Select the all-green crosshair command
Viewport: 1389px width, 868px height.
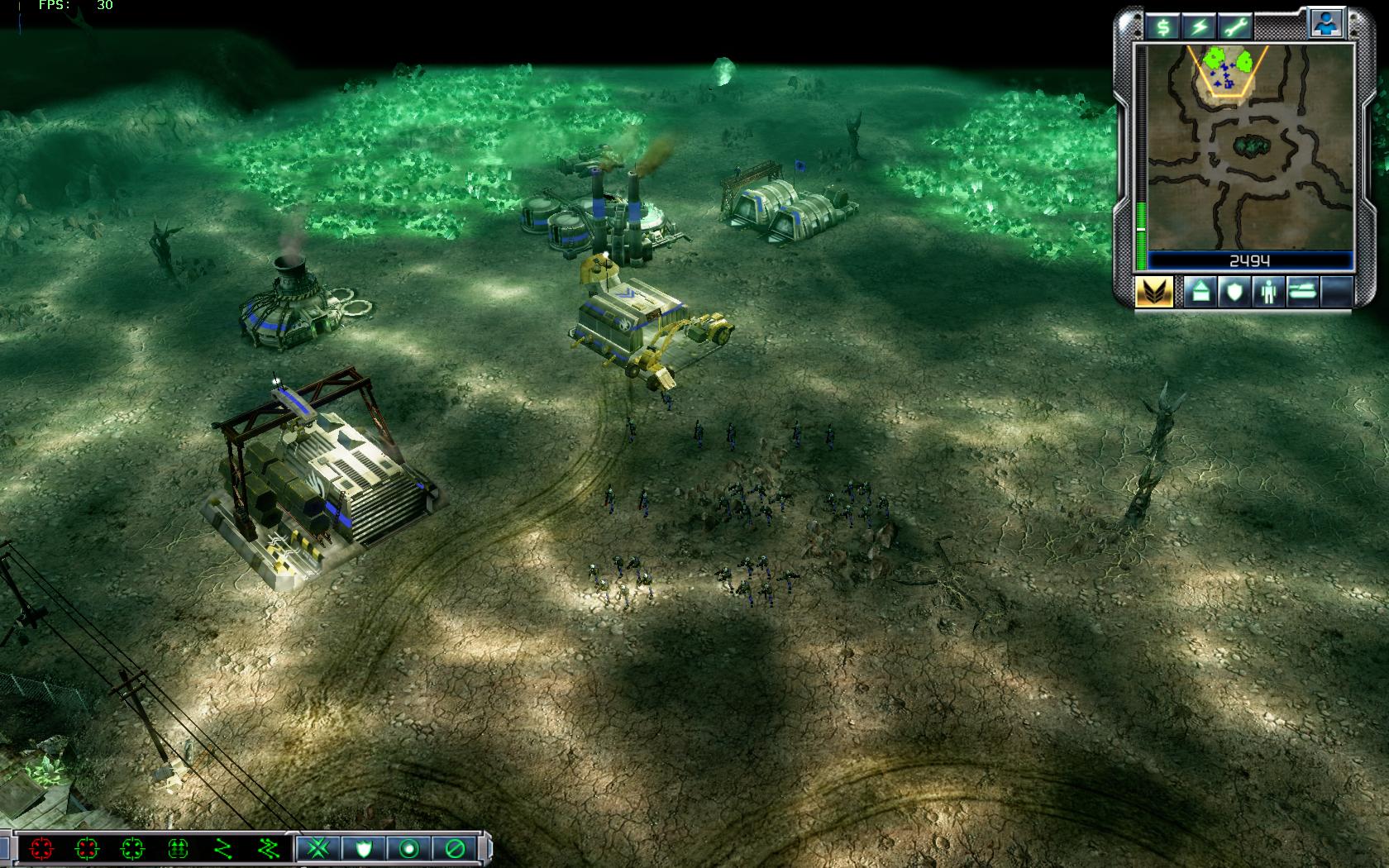(x=132, y=848)
